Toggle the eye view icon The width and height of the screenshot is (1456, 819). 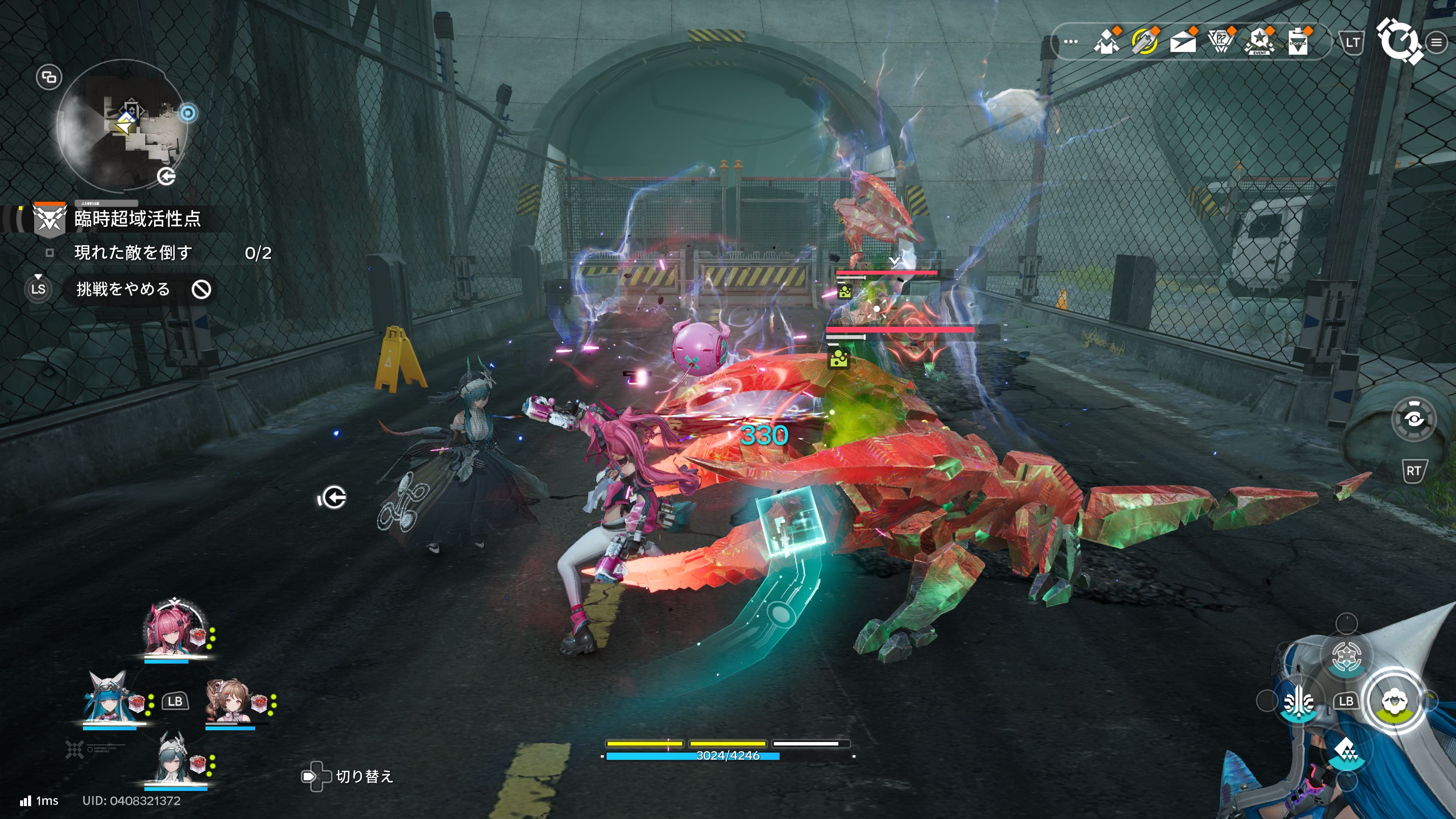1413,419
